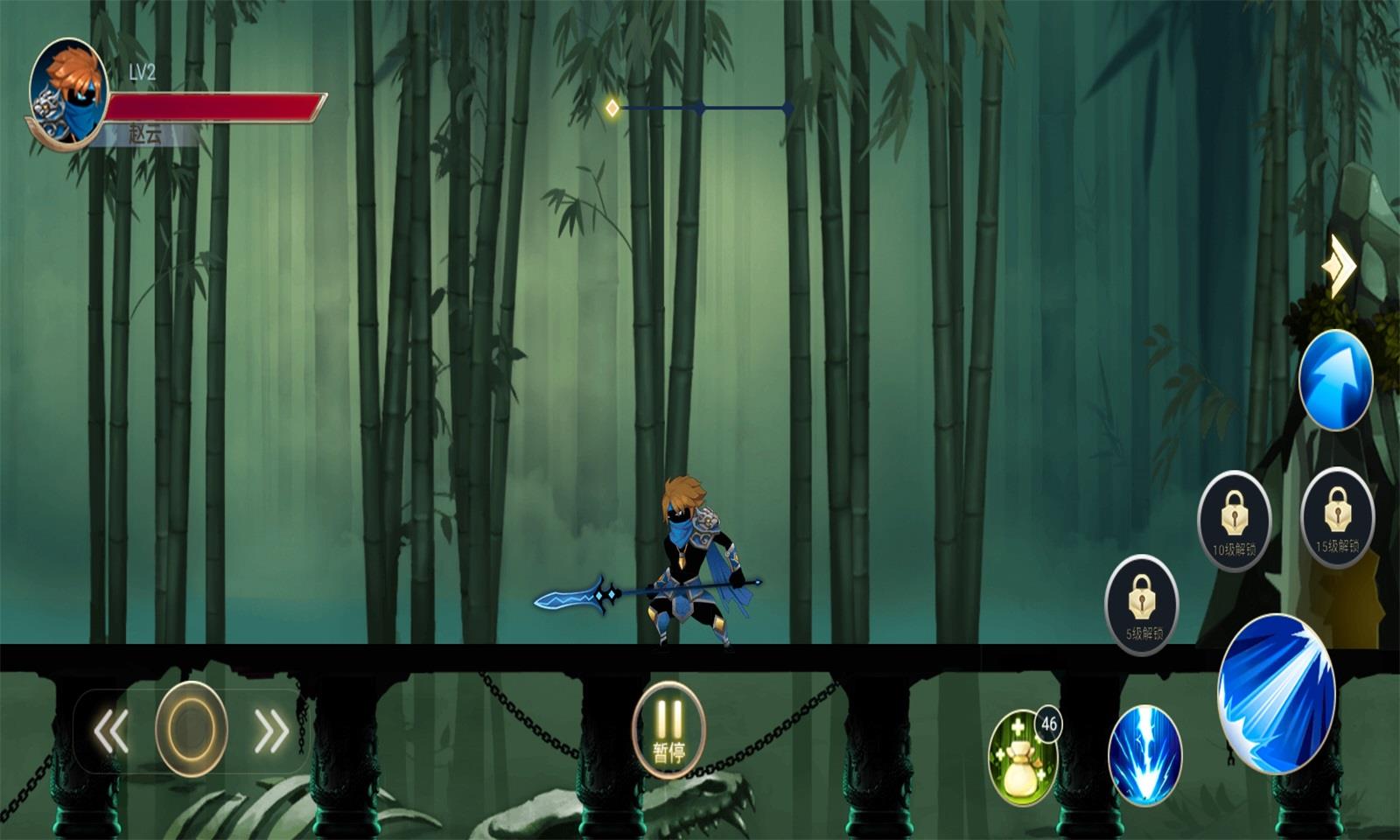Screen dimensions: 1400x840
Task: Pause the game with the 暂停 button
Action: (x=668, y=730)
